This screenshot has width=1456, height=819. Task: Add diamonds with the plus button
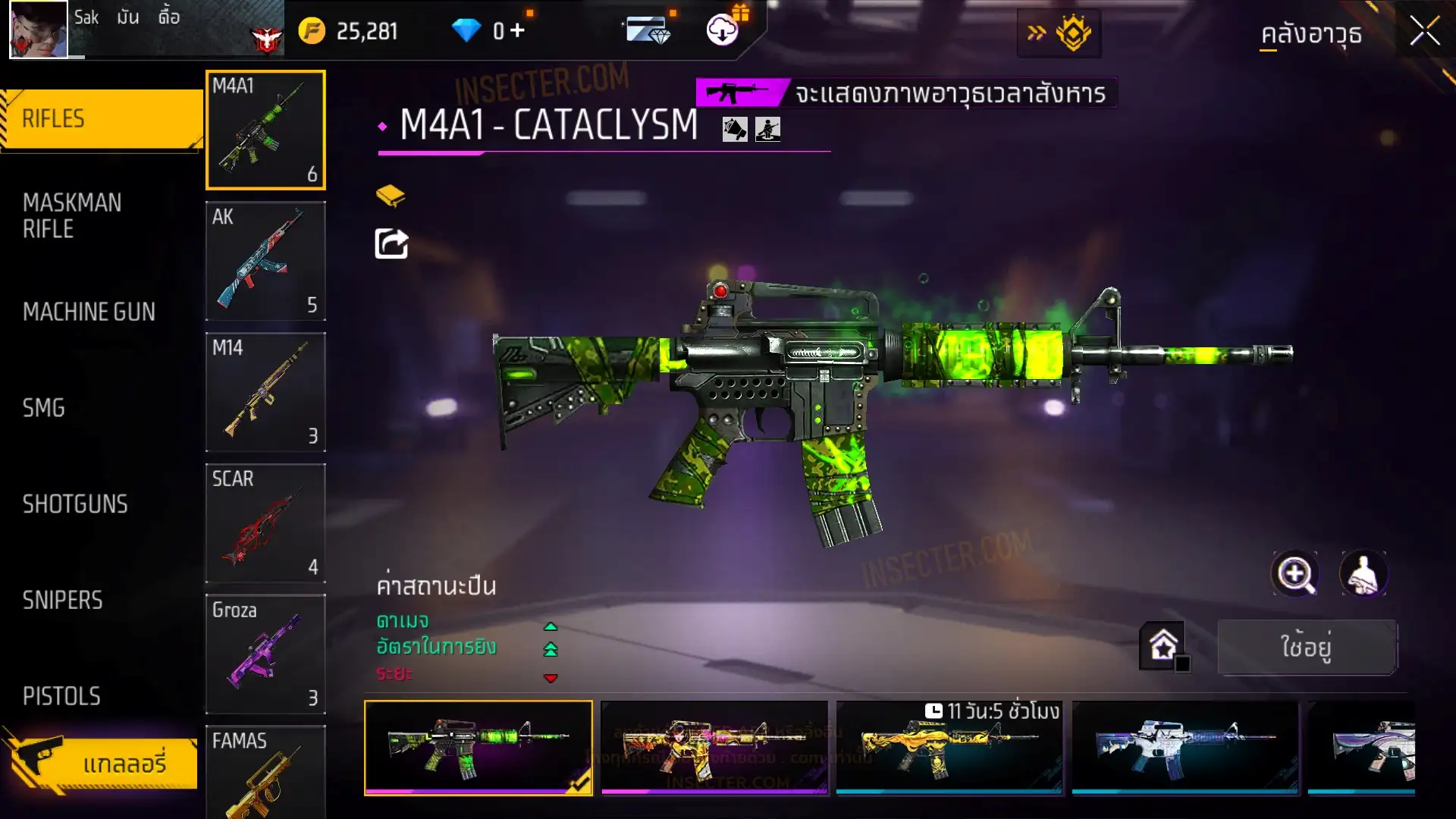click(x=518, y=30)
